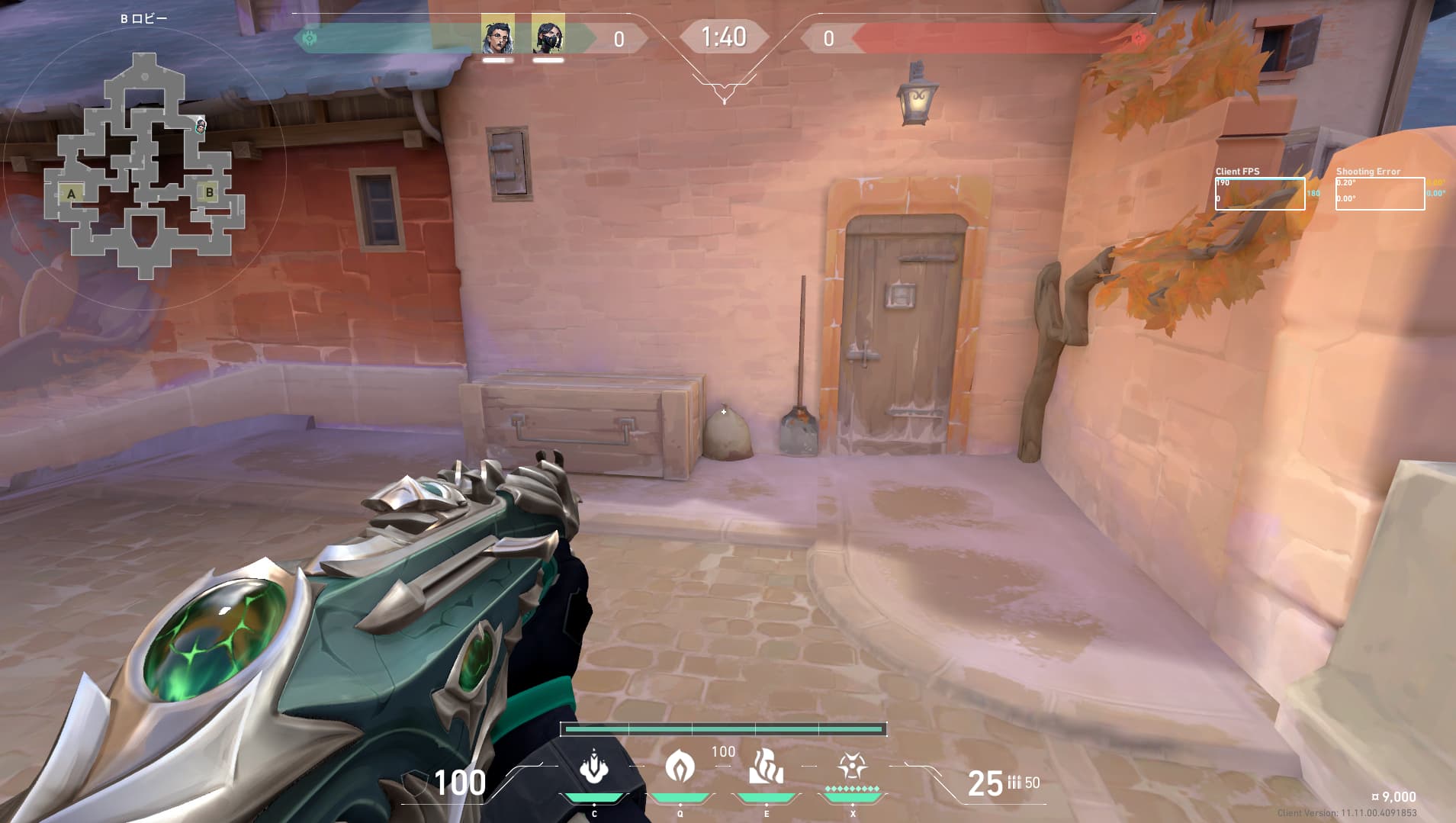This screenshot has width=1456, height=823.
Task: Select the site B marker on minimap
Action: [x=210, y=192]
